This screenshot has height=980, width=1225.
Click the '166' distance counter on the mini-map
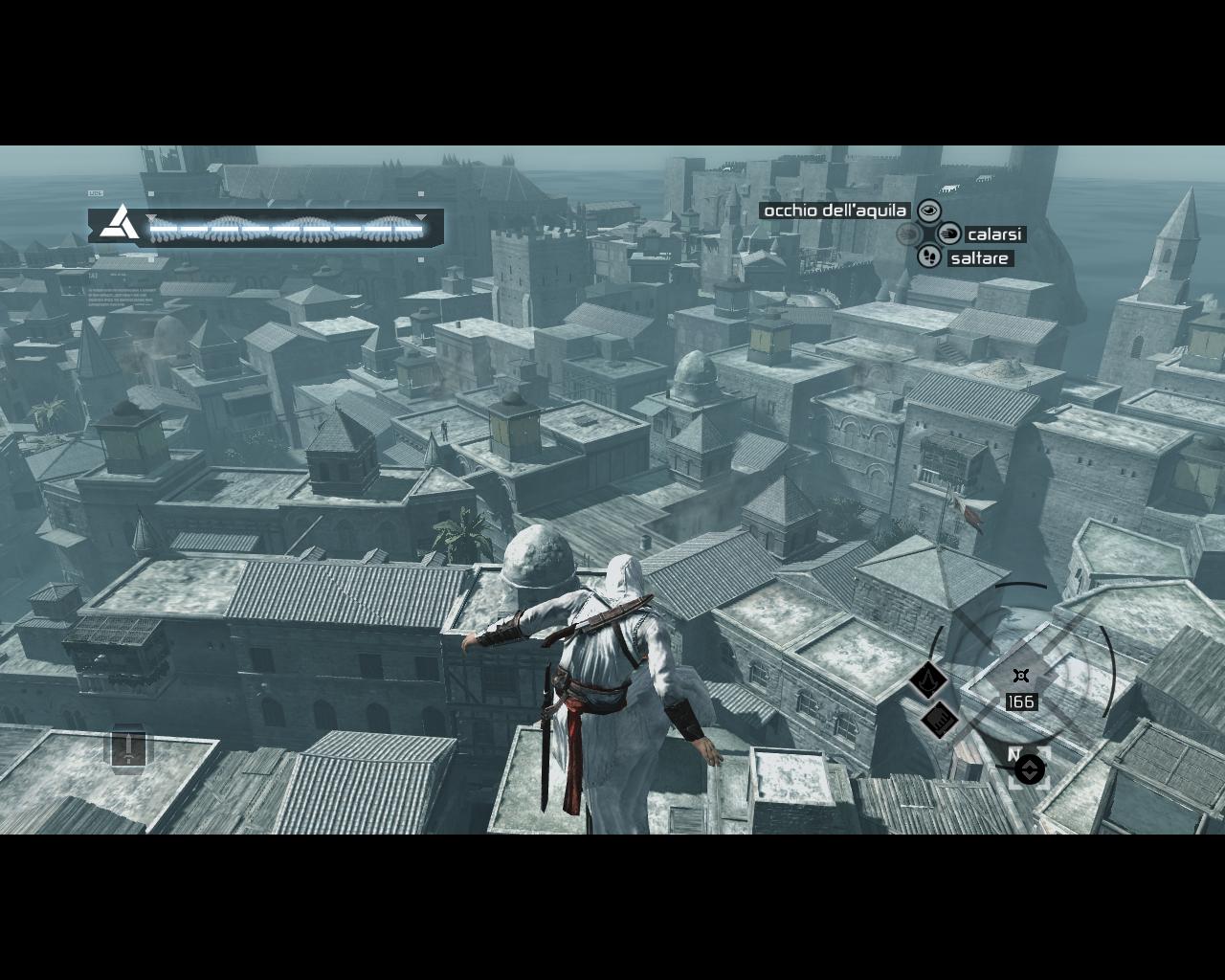1019,702
